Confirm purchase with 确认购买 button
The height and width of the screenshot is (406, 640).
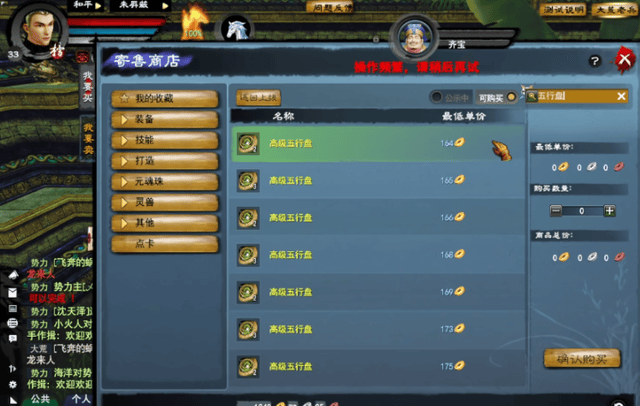[582, 359]
